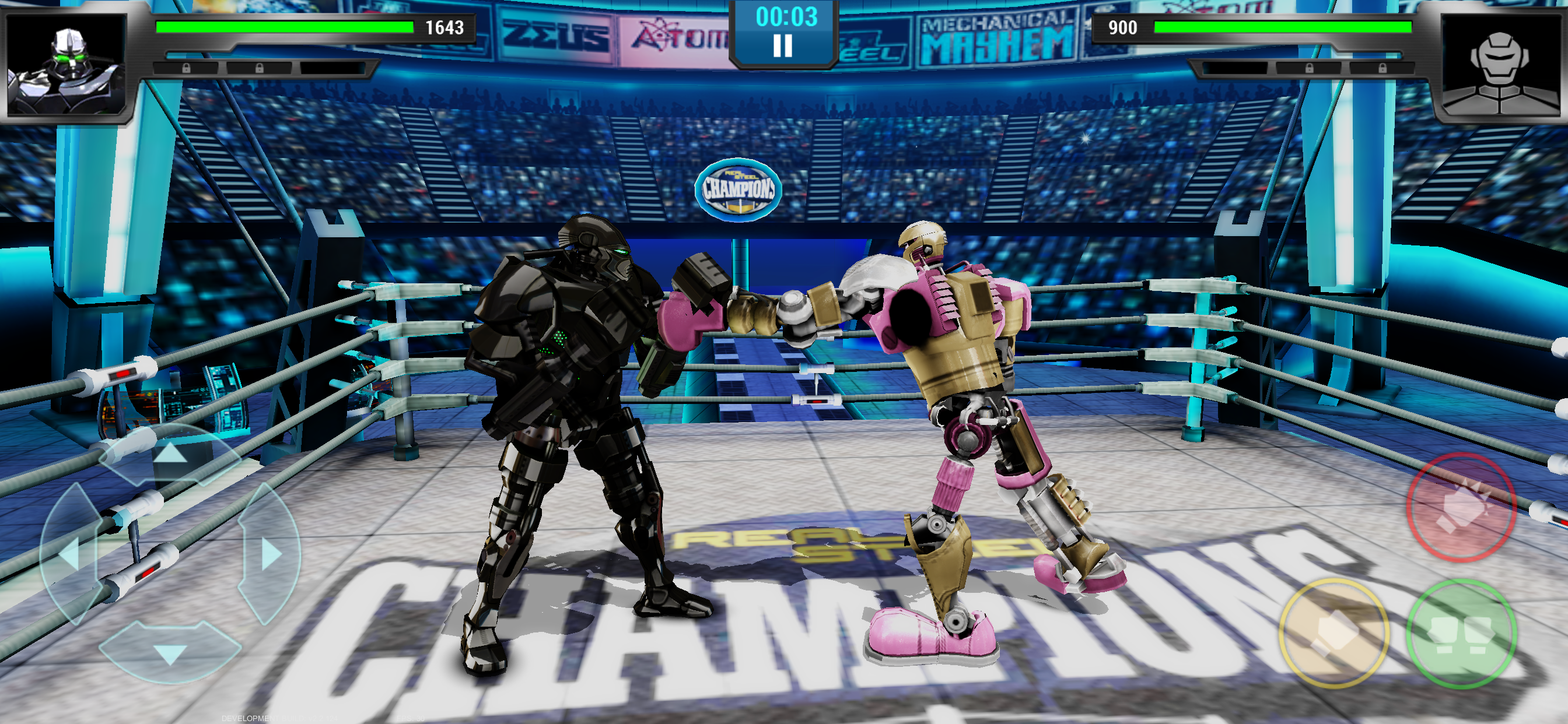The image size is (1568, 724).
Task: Pause the fight with the pause button
Action: pos(783,46)
